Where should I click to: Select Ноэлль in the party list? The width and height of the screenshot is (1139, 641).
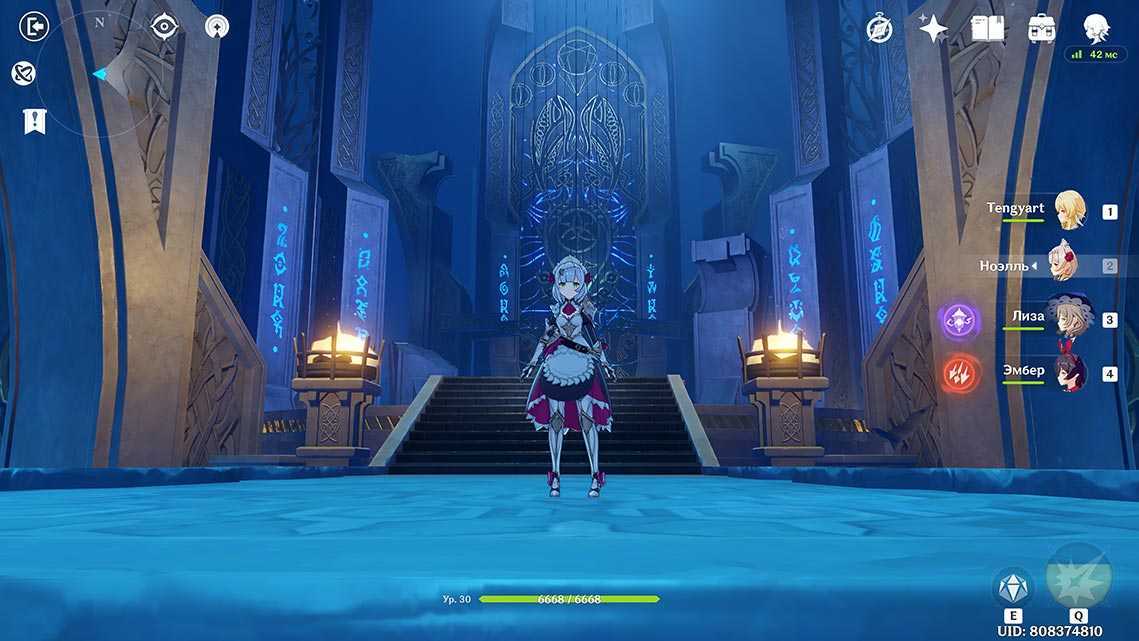(1063, 265)
